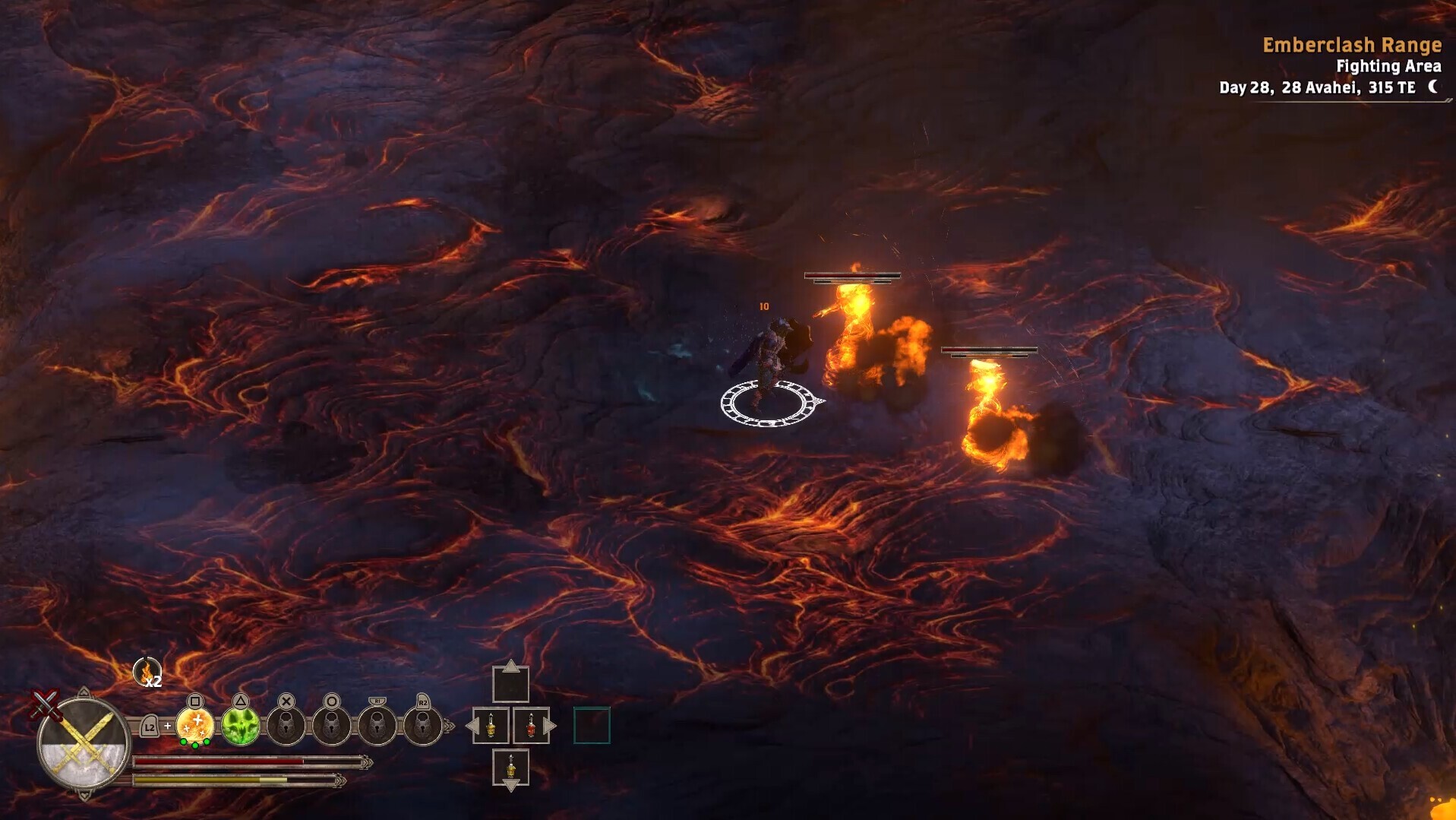Open the locked R2 skill slot
This screenshot has width=1456, height=820.
[423, 725]
